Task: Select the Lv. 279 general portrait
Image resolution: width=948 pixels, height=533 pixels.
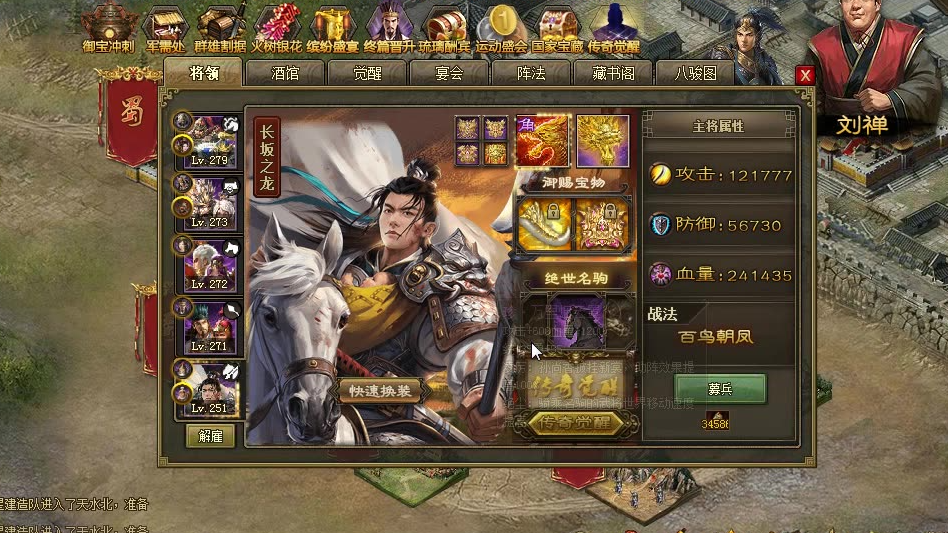Action: (212, 139)
